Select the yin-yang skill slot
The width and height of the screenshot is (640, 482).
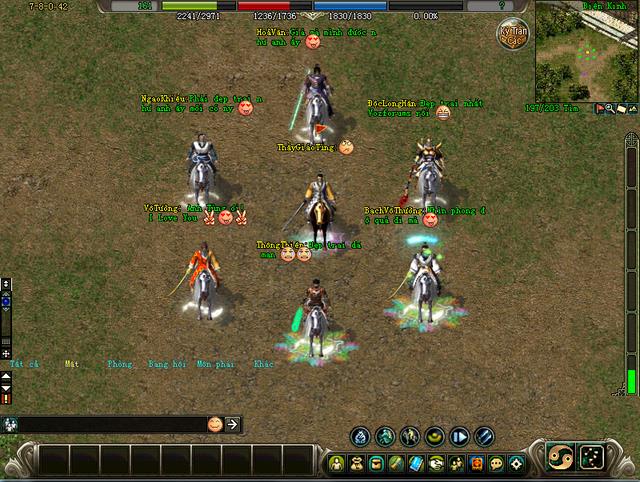pos(559,456)
